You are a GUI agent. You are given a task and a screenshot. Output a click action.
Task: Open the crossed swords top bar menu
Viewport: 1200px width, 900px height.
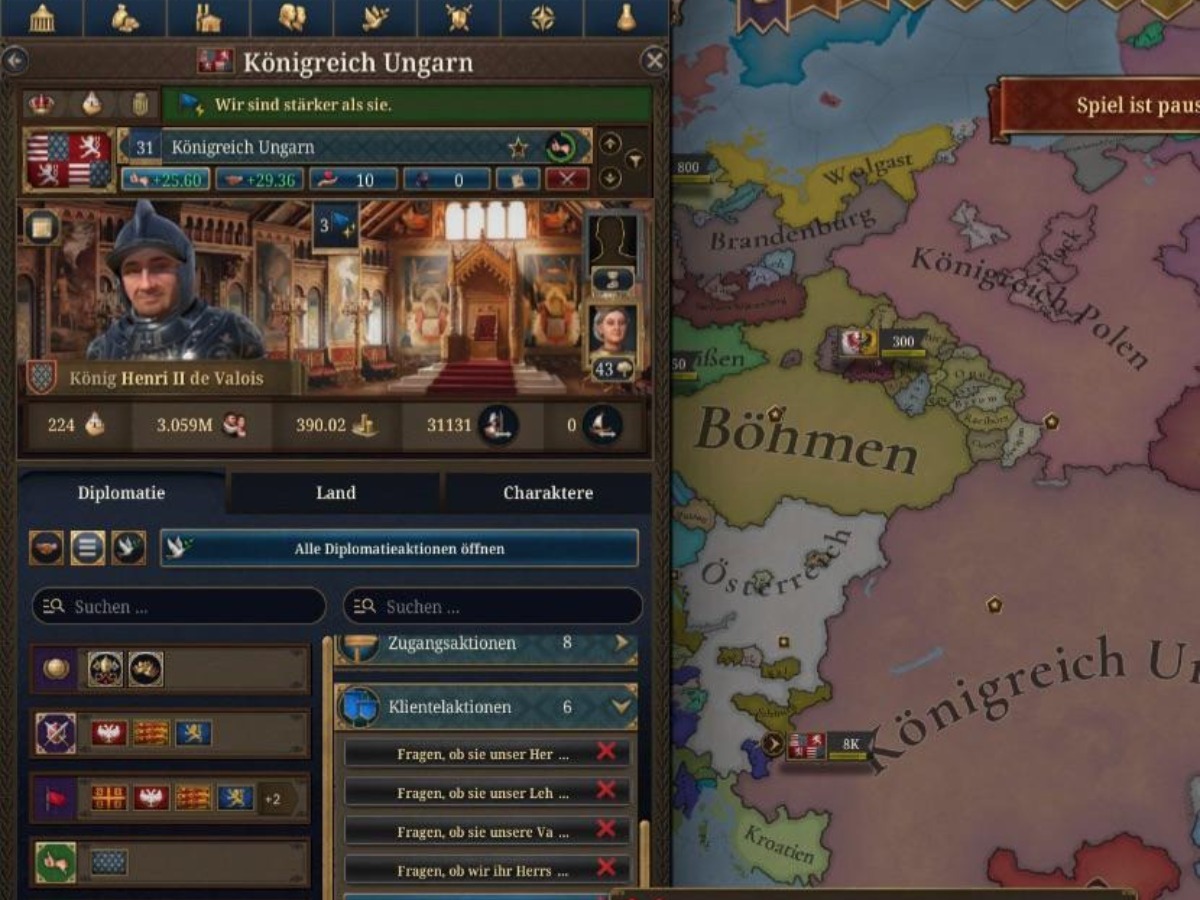point(458,18)
